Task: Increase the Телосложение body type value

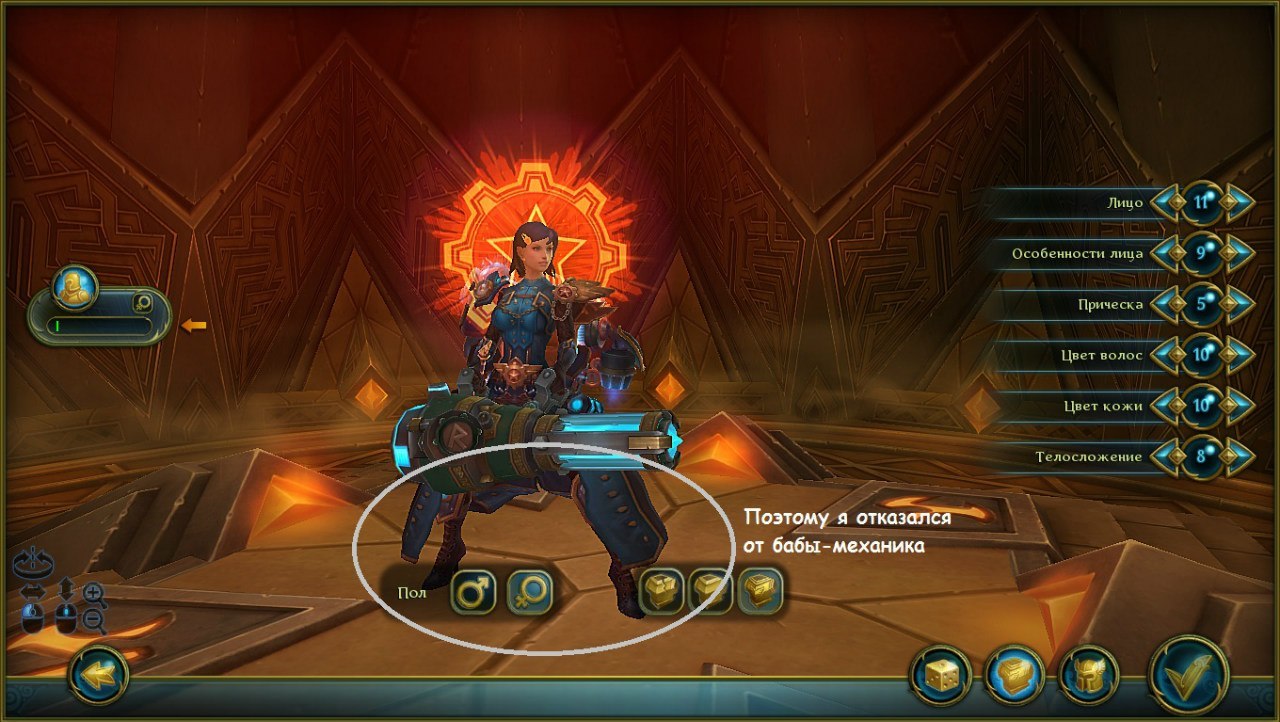Action: [1237, 457]
